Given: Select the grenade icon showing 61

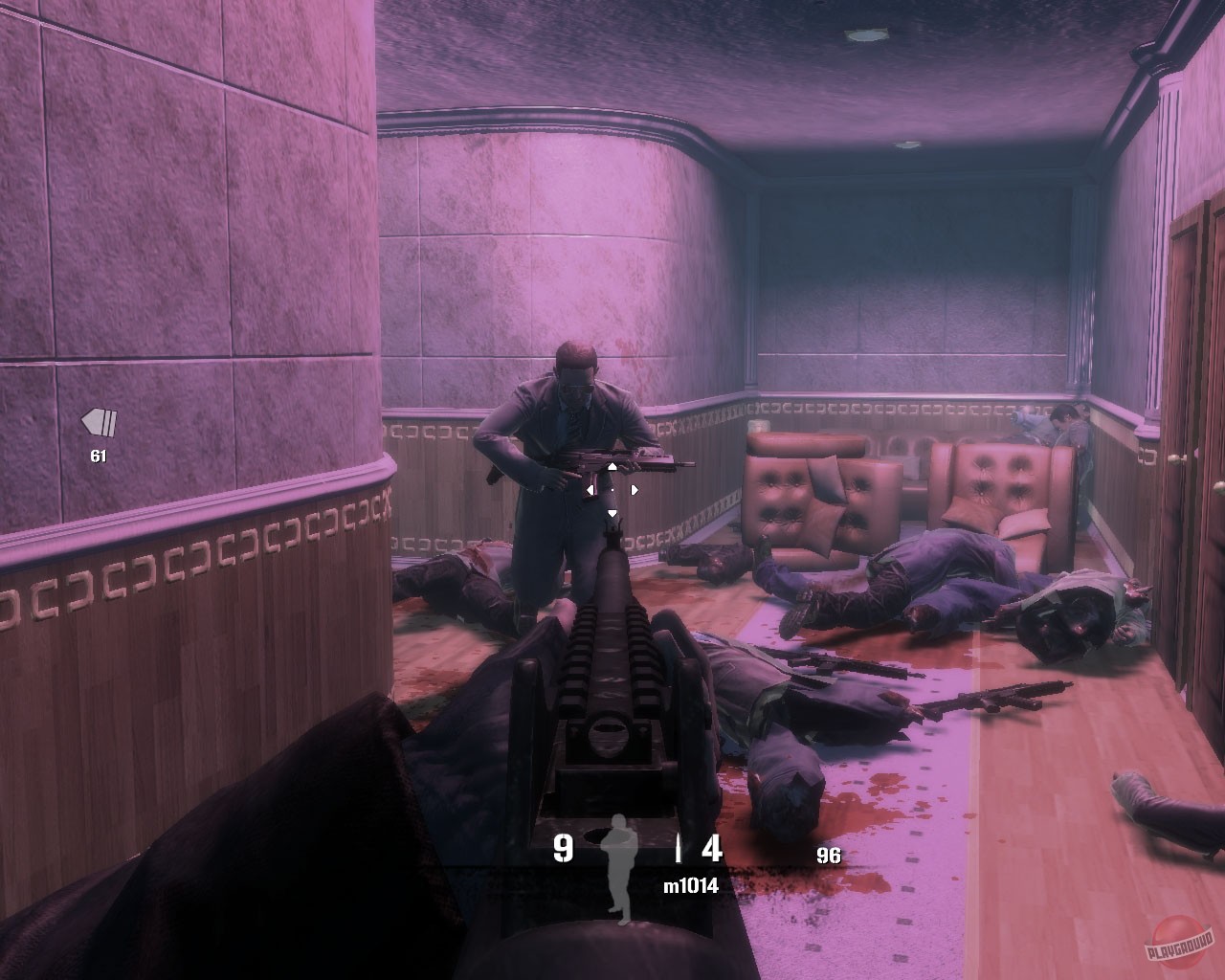Looking at the screenshot, I should click(98, 425).
